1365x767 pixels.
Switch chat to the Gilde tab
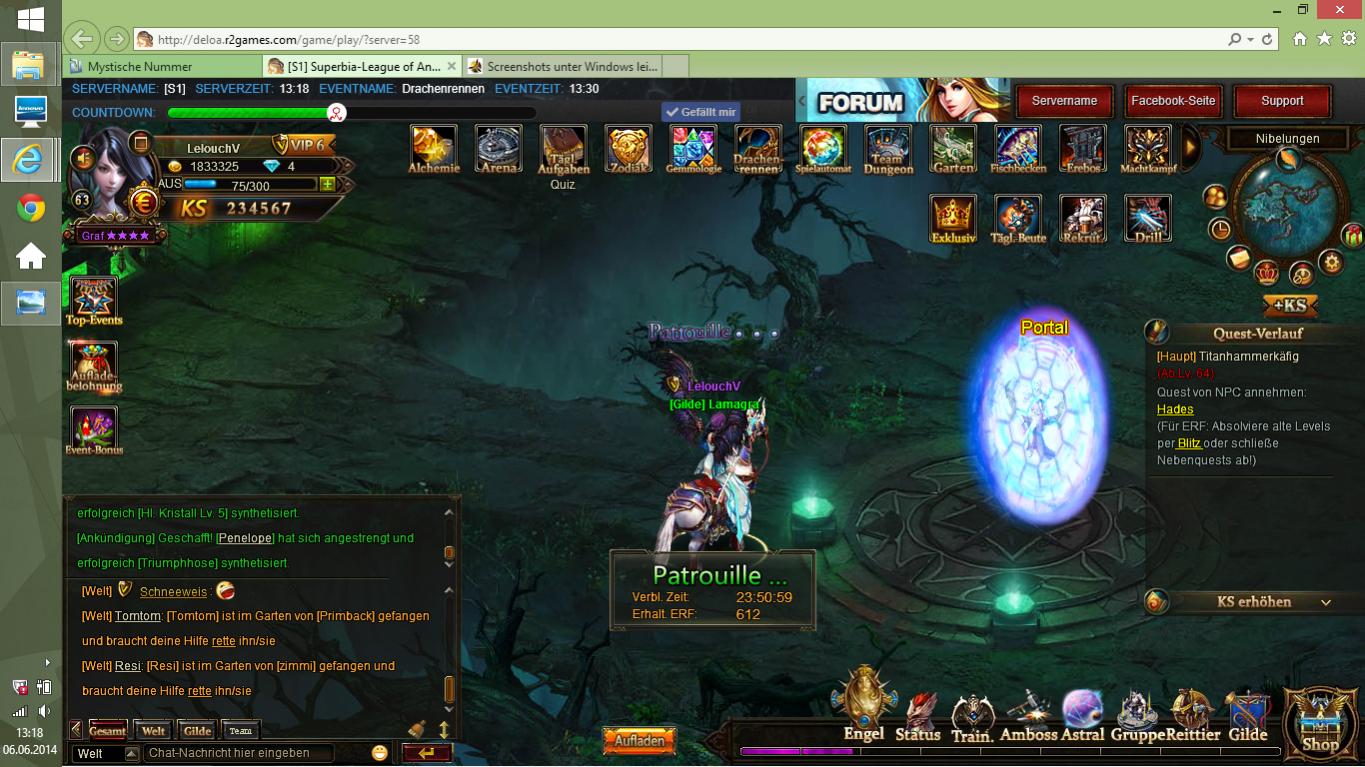pyautogui.click(x=197, y=731)
